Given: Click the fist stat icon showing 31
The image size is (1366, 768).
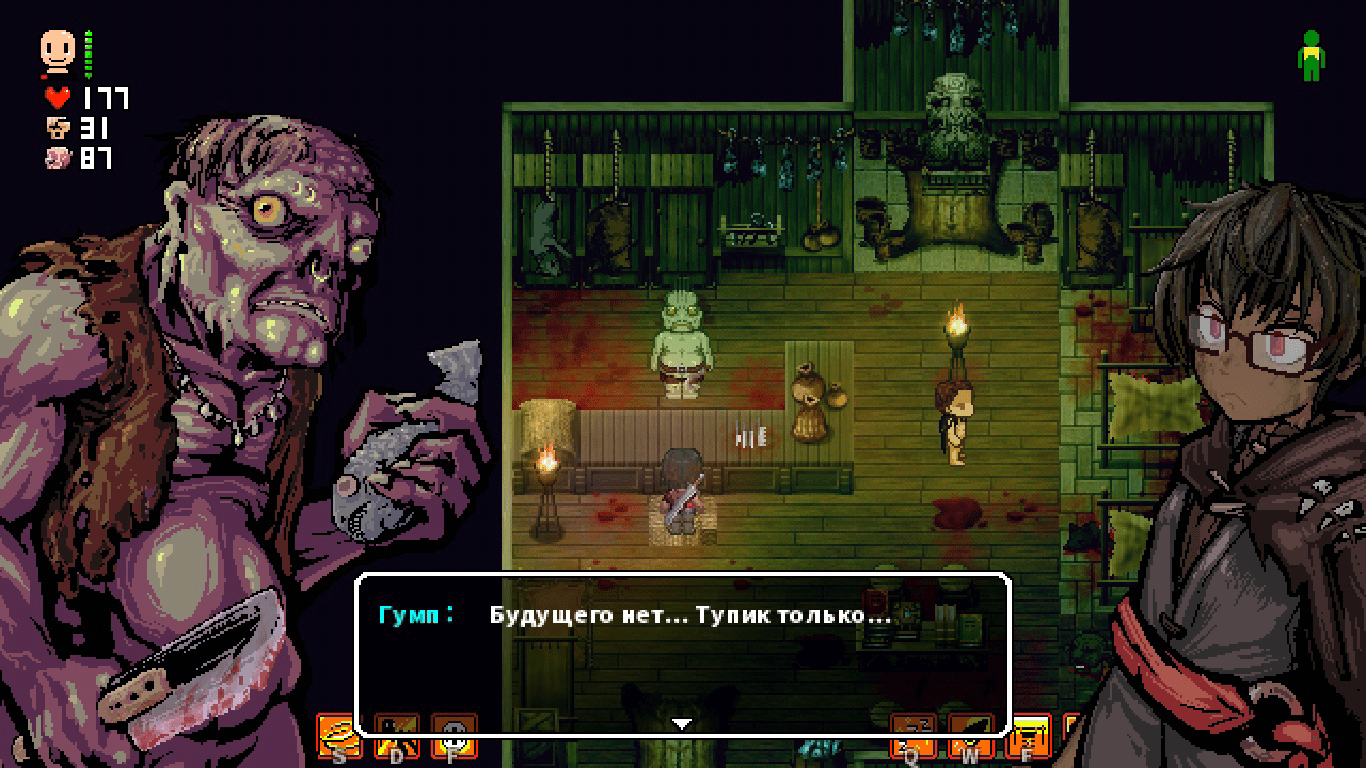Looking at the screenshot, I should tap(58, 129).
